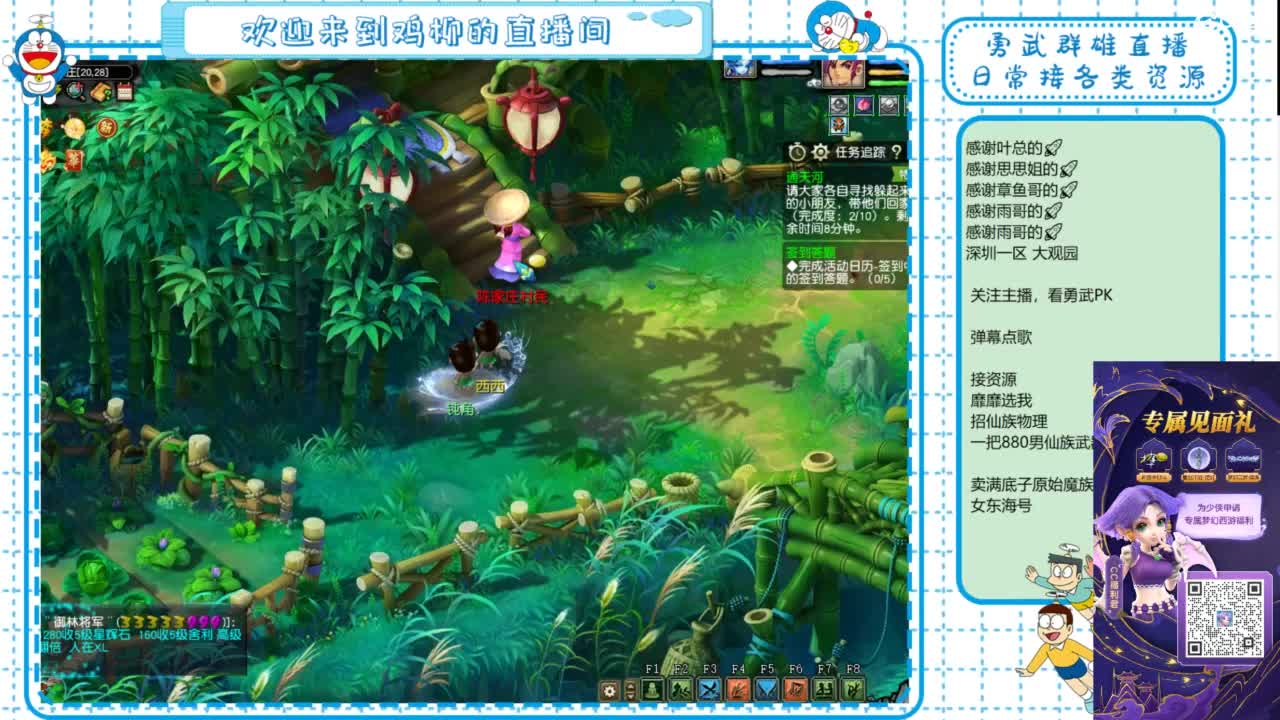The height and width of the screenshot is (720, 1280).
Task: Click the F8 plant skill shortcut icon
Action: [852, 690]
